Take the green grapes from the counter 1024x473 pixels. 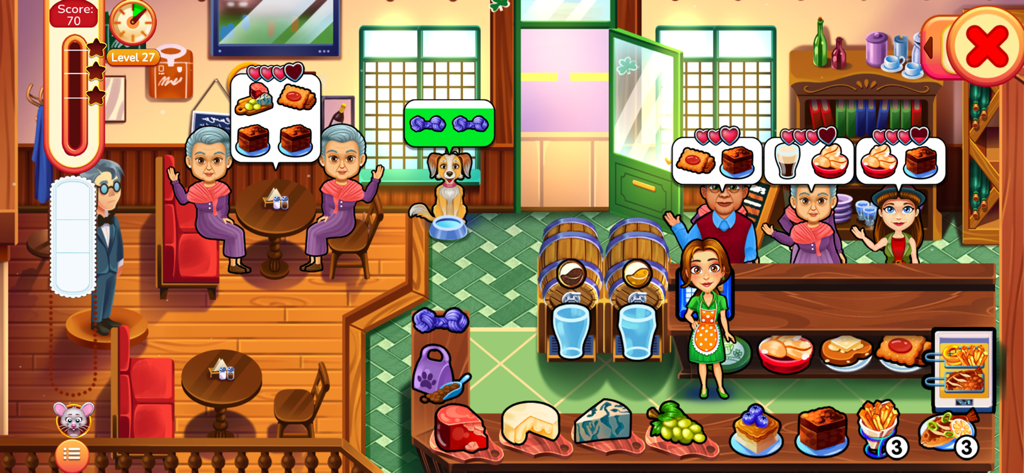coord(676,424)
